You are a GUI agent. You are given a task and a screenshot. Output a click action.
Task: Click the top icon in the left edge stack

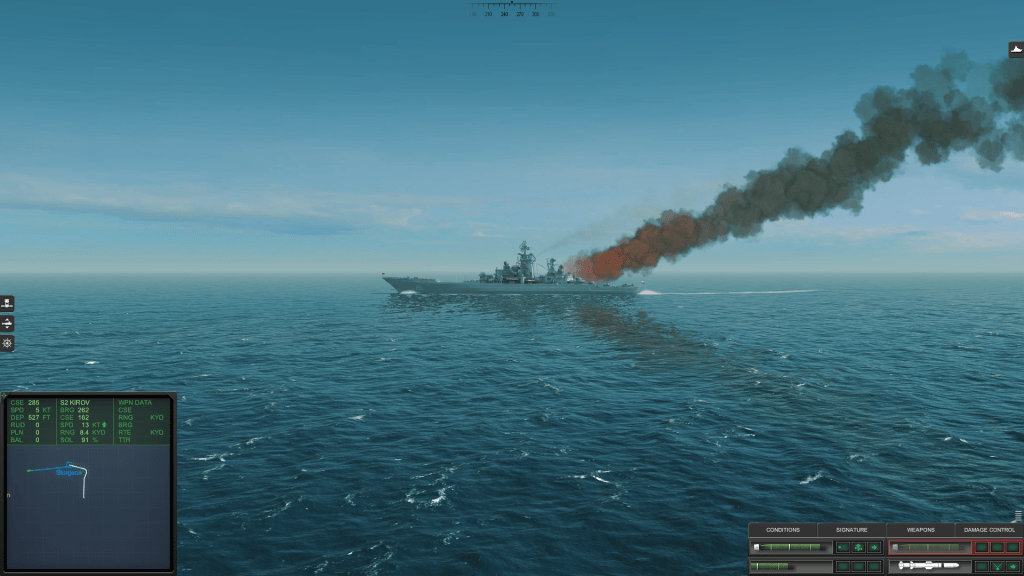click(7, 304)
